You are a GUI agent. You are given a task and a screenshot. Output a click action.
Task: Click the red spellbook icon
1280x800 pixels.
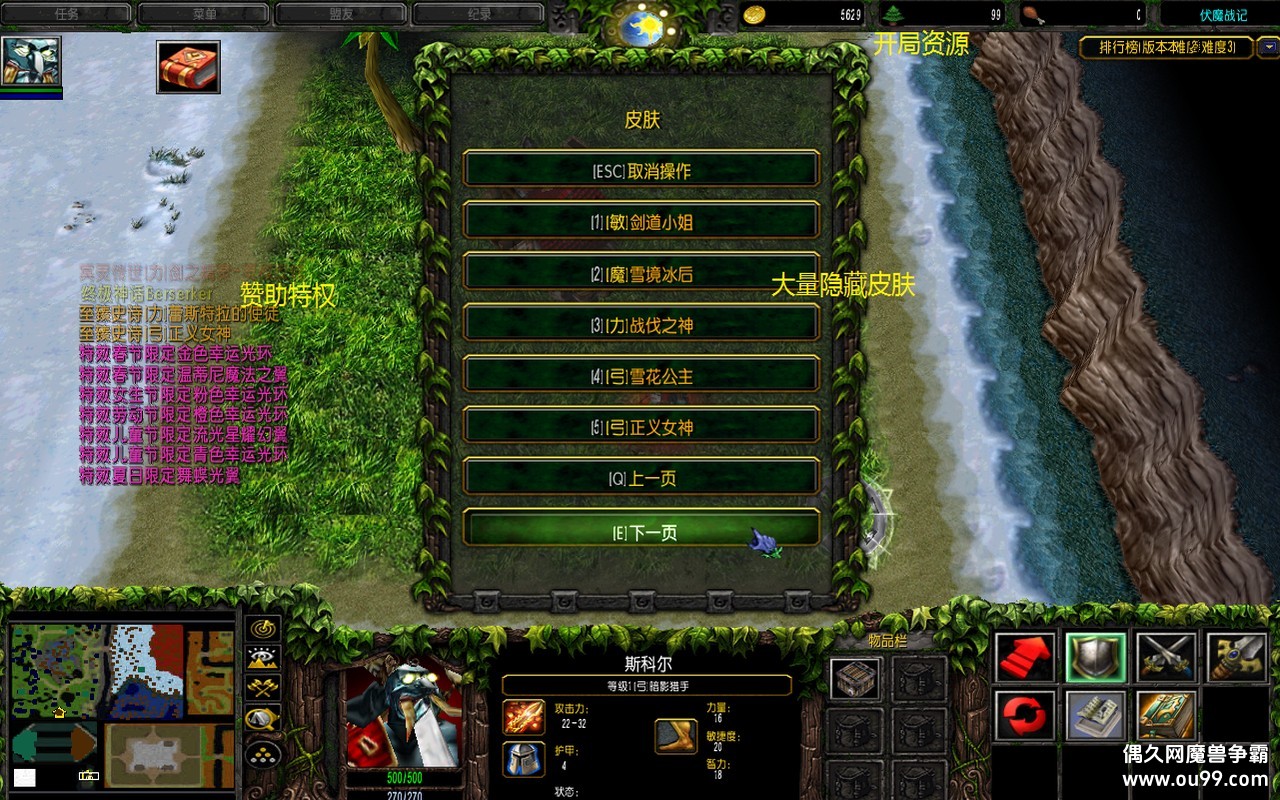[188, 67]
